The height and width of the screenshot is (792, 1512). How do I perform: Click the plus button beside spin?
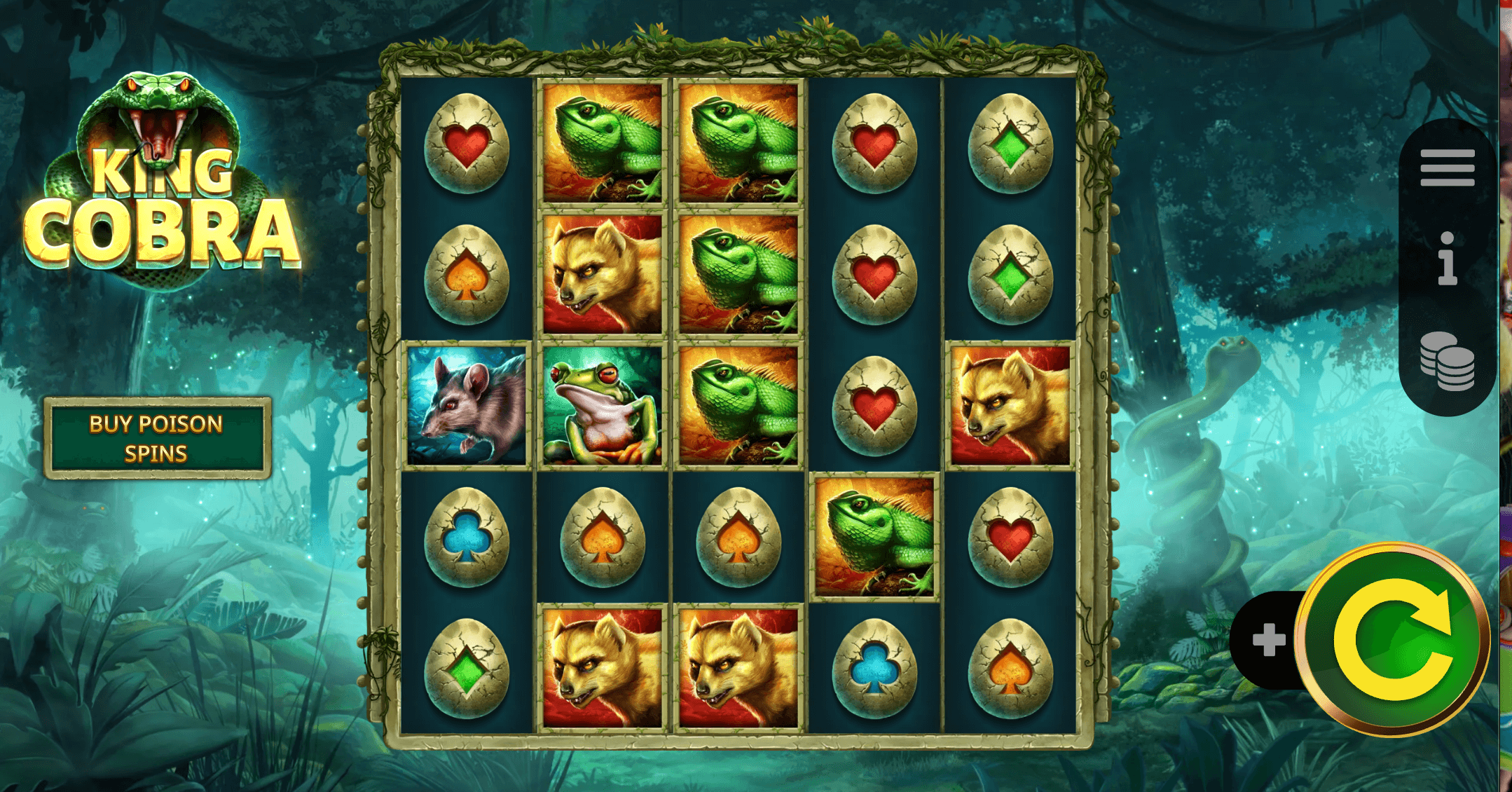click(1268, 640)
